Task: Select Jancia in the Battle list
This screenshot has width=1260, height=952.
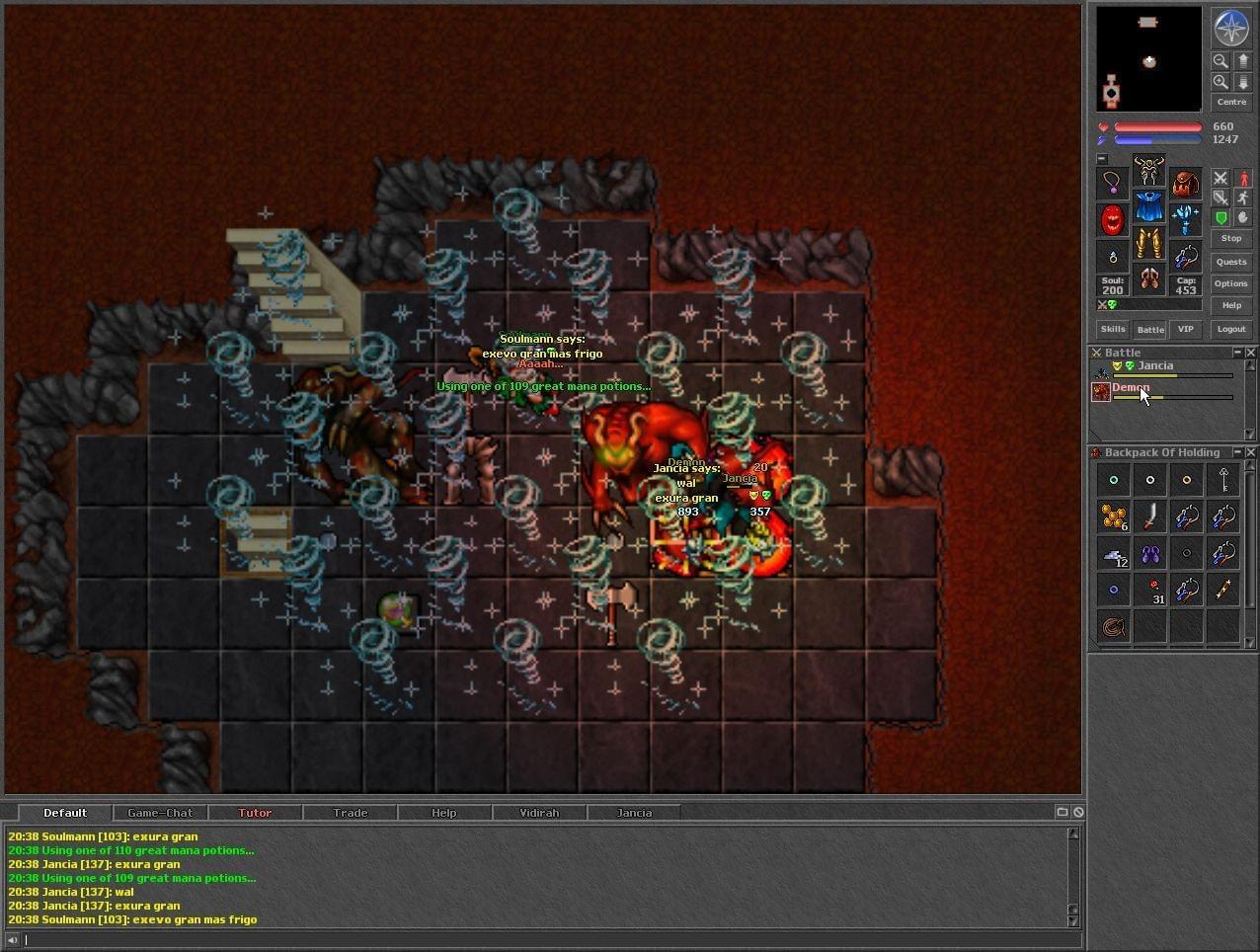Action: (1155, 366)
